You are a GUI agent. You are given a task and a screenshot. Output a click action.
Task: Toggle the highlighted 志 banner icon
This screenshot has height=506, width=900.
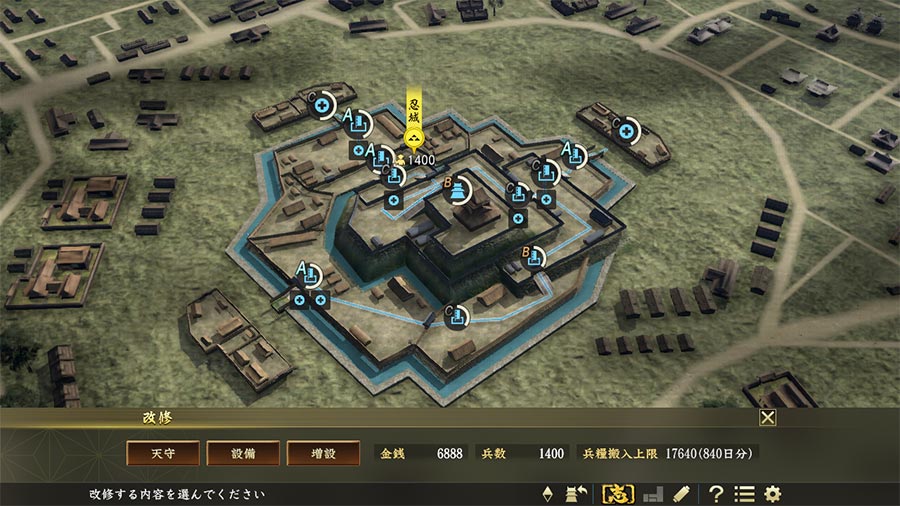[x=616, y=494]
